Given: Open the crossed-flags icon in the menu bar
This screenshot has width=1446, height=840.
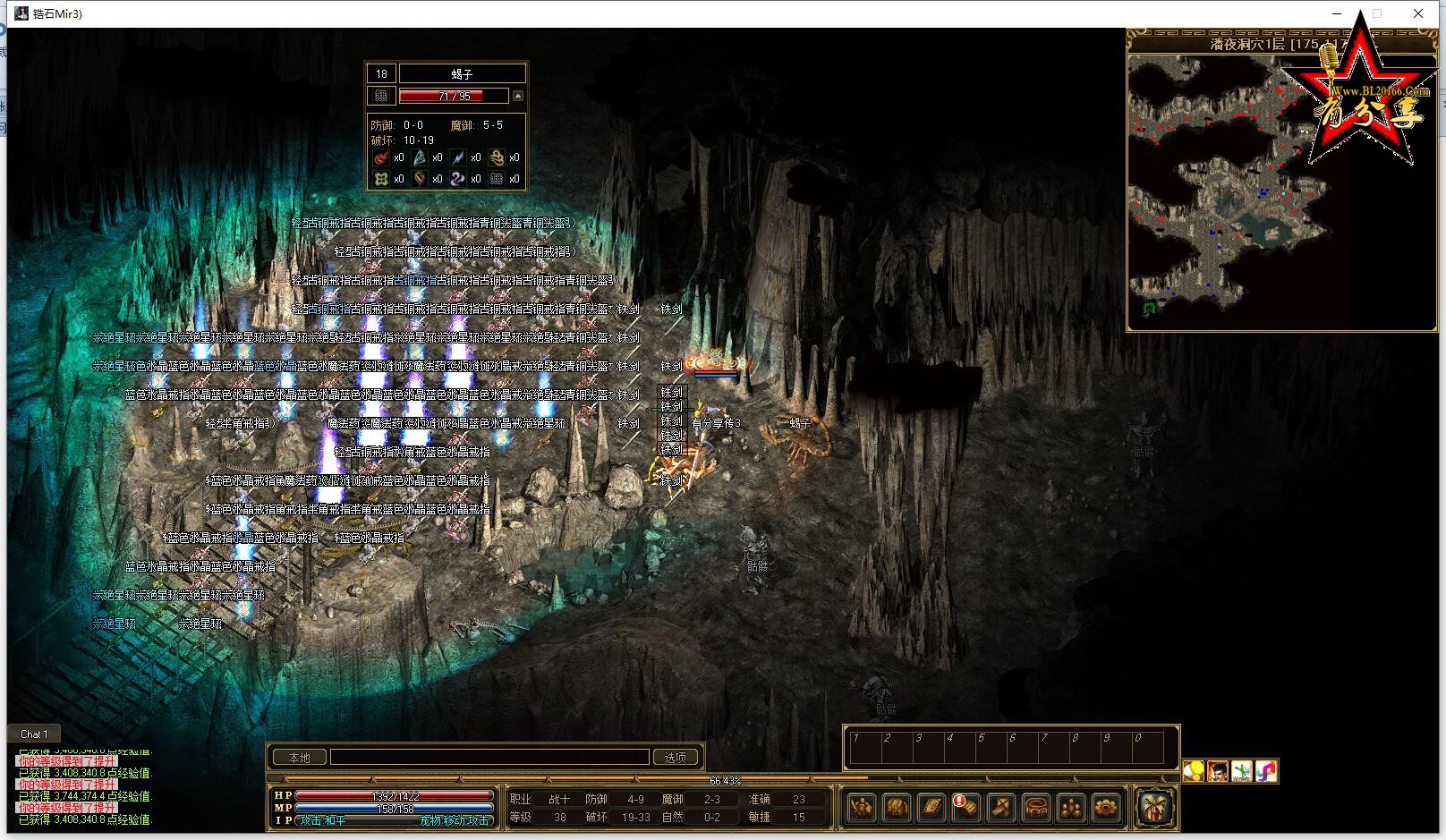Looking at the screenshot, I should pos(1001,808).
